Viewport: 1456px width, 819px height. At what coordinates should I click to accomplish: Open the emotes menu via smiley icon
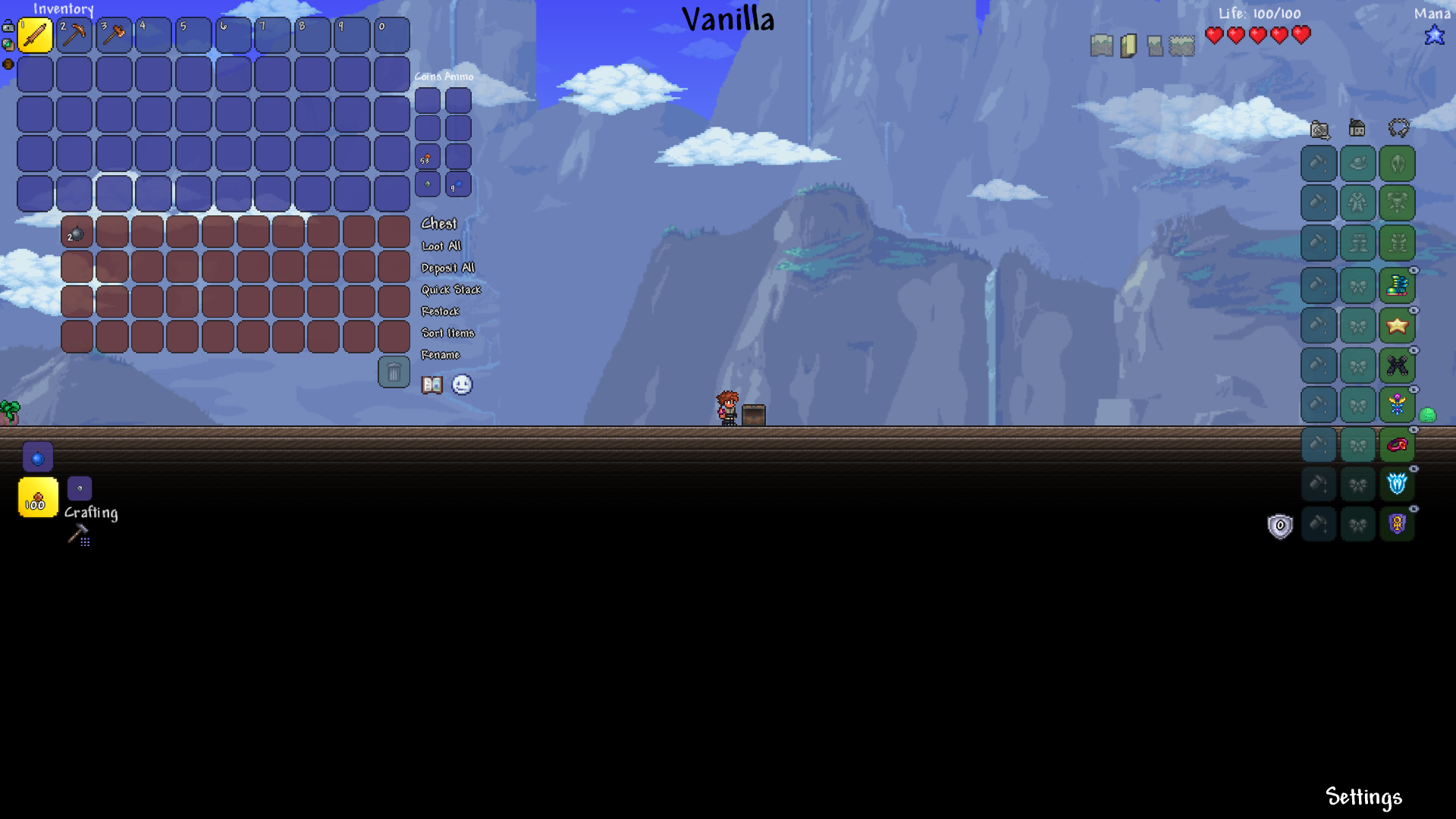click(462, 384)
